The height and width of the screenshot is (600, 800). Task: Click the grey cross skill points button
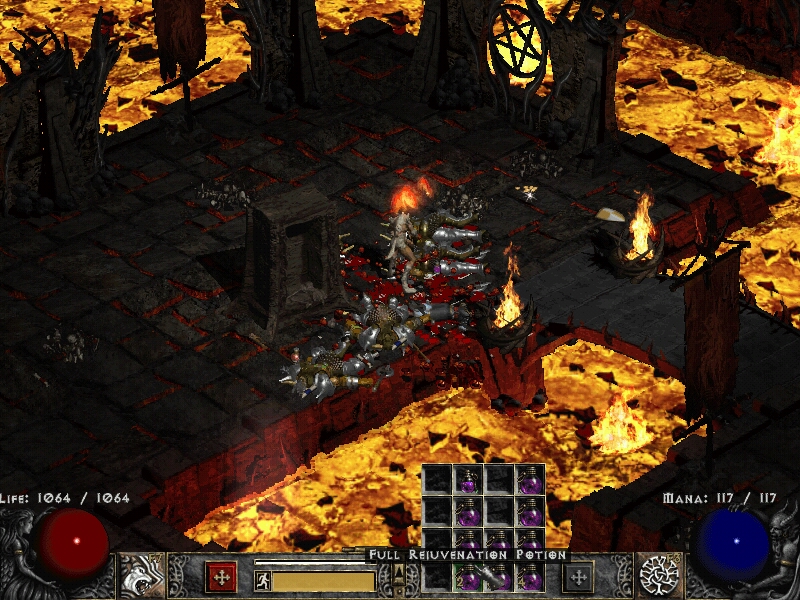pyautogui.click(x=578, y=576)
